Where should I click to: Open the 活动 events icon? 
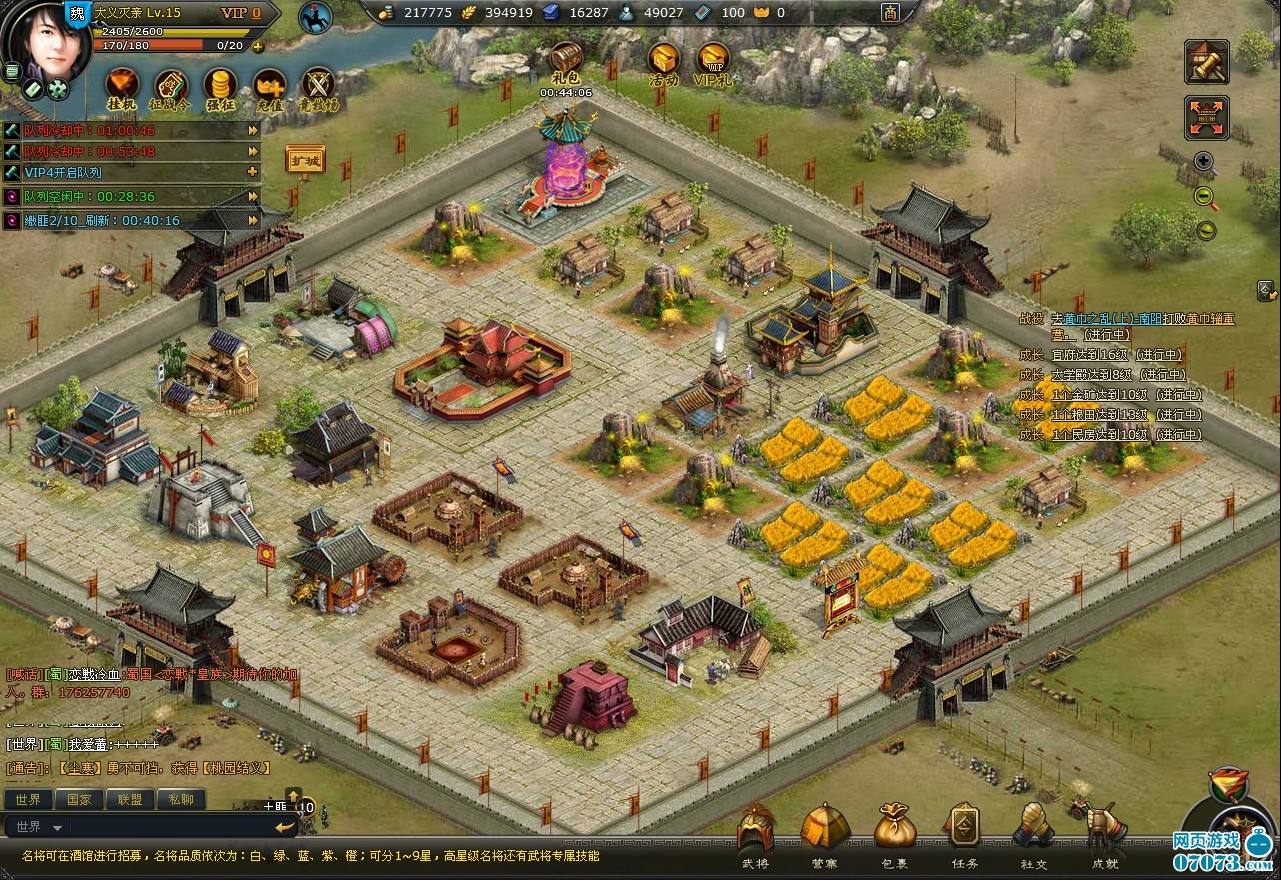663,60
